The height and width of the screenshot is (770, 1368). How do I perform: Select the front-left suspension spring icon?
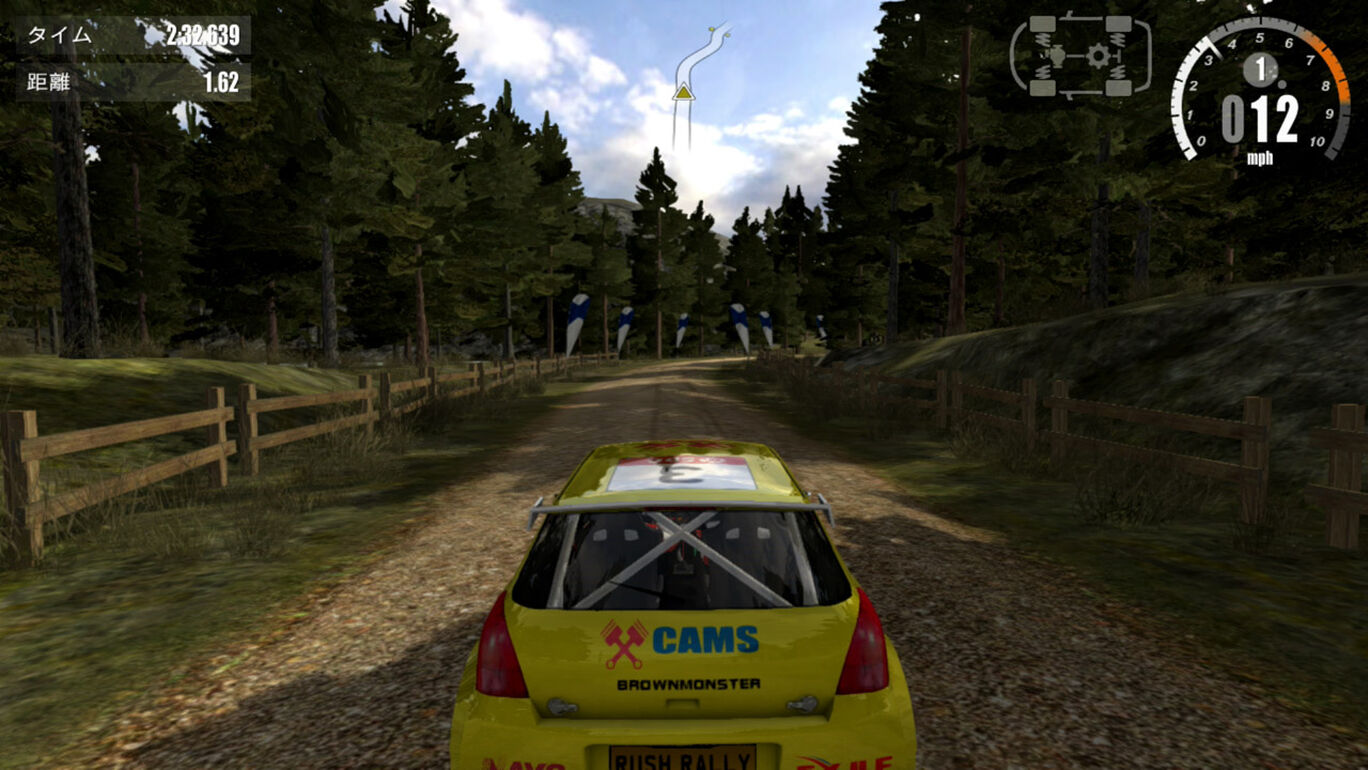coord(1043,40)
